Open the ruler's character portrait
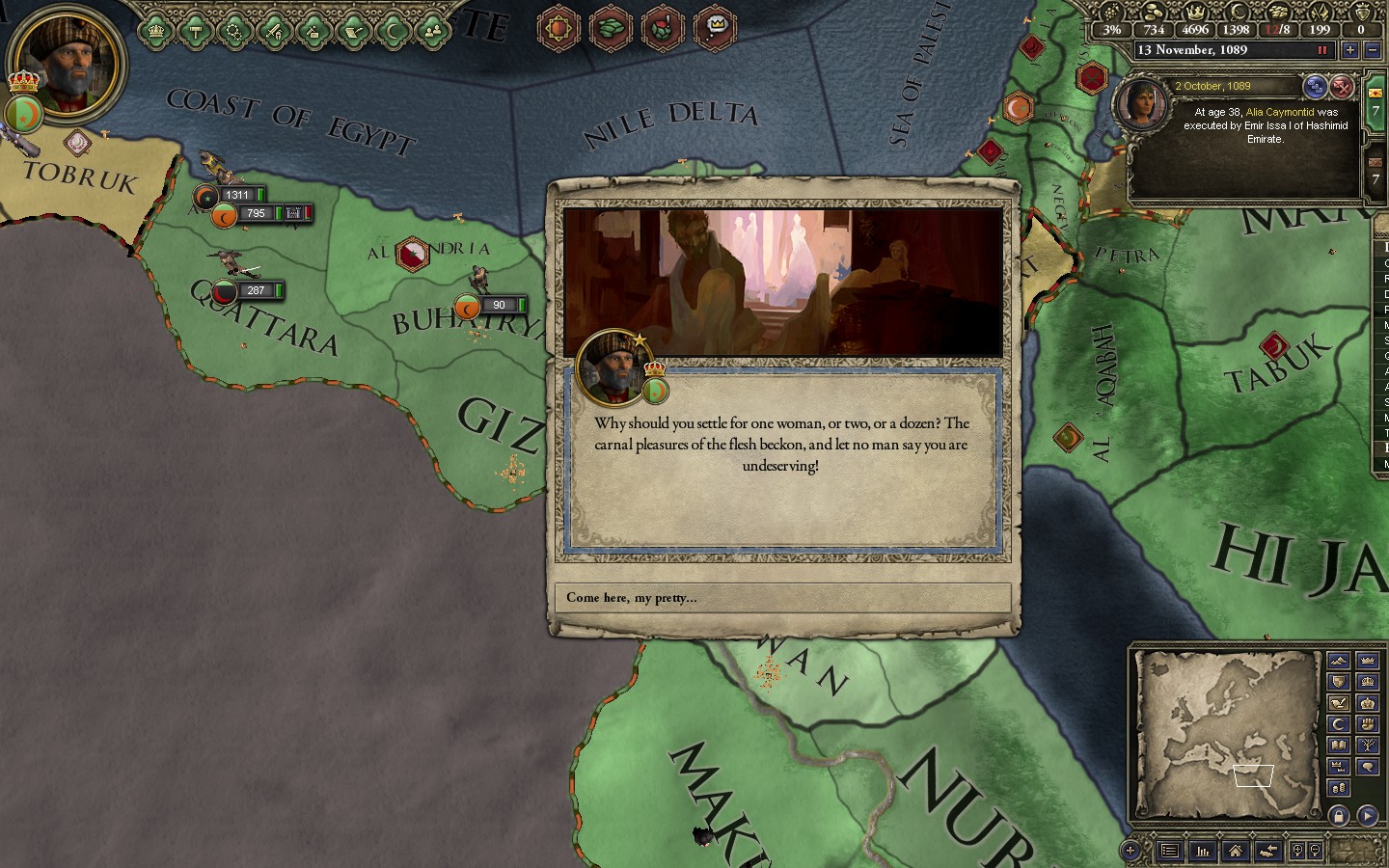The image size is (1389, 868). click(68, 64)
